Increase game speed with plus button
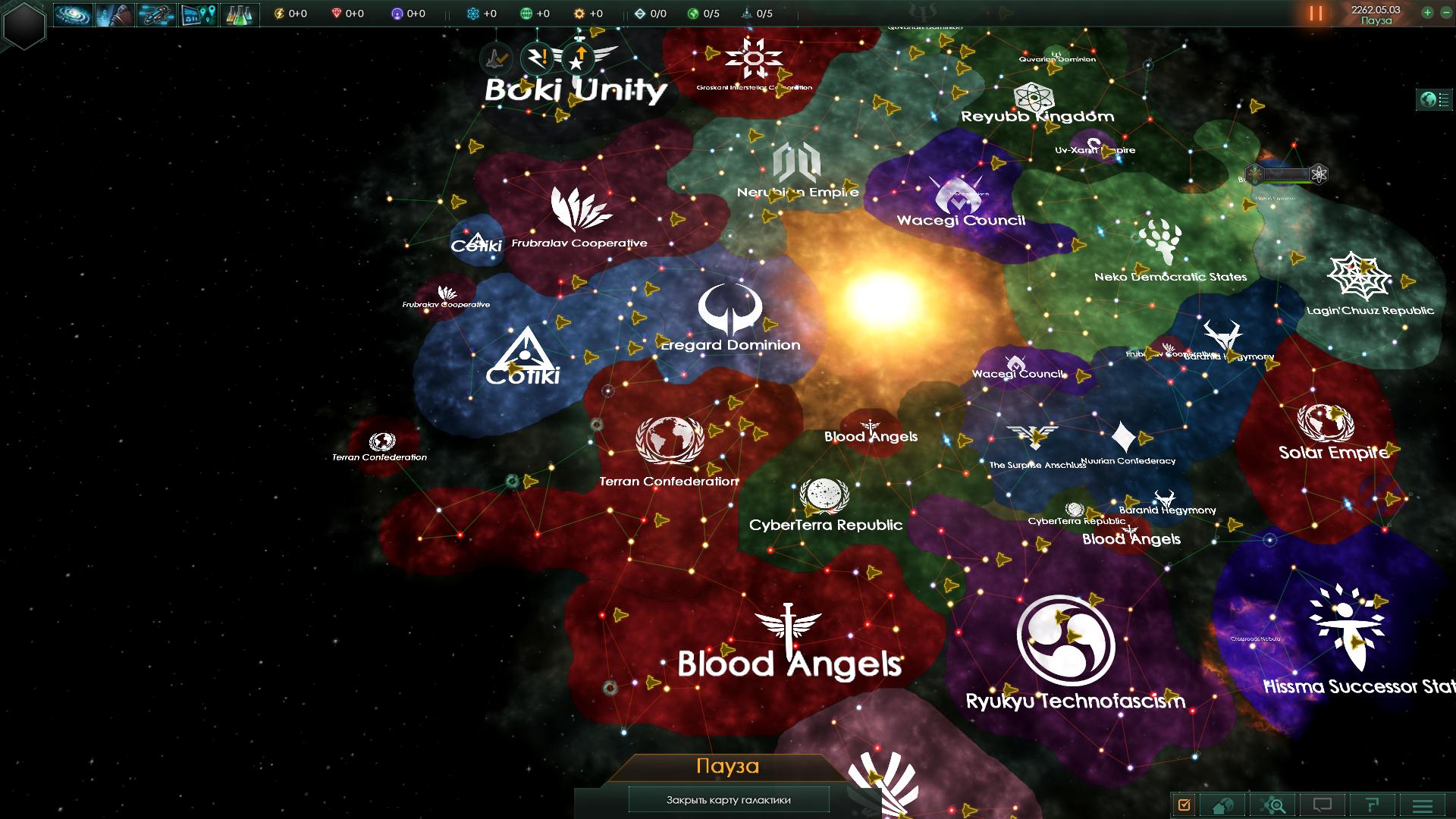The height and width of the screenshot is (819, 1456). tap(1427, 13)
